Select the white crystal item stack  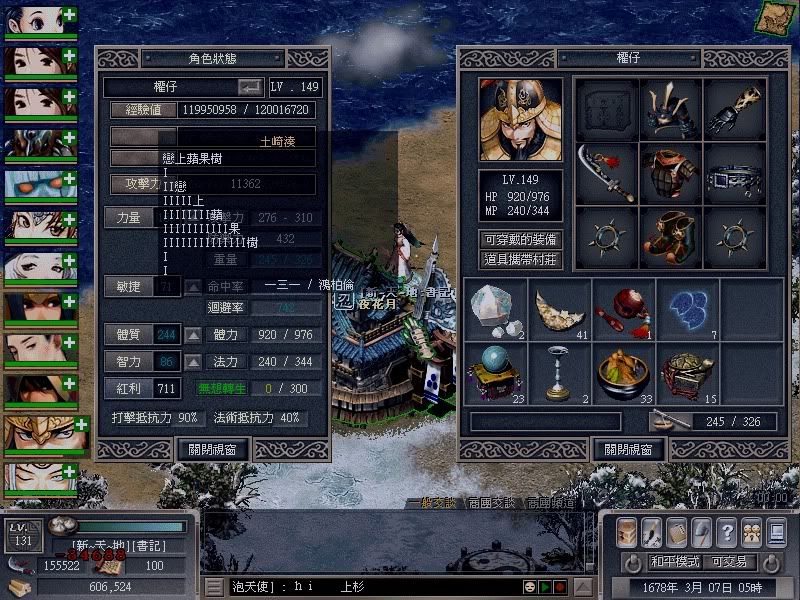click(x=496, y=309)
